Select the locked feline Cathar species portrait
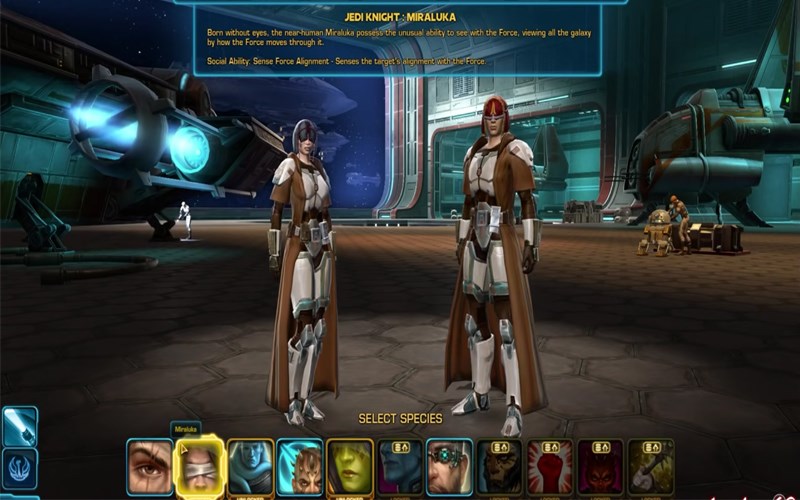Viewport: 800px width, 500px height. 500,467
